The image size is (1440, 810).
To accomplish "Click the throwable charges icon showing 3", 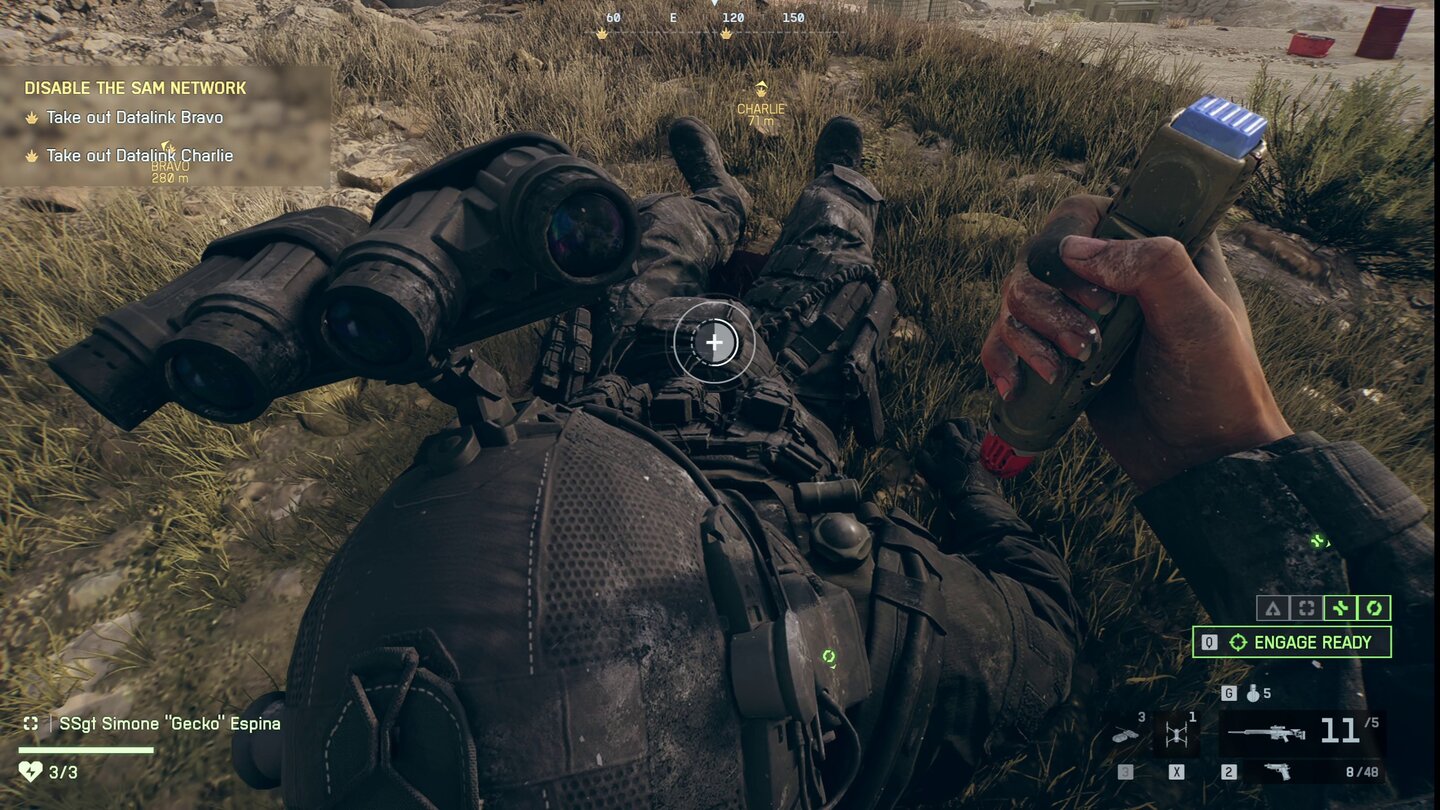I will click(1125, 734).
